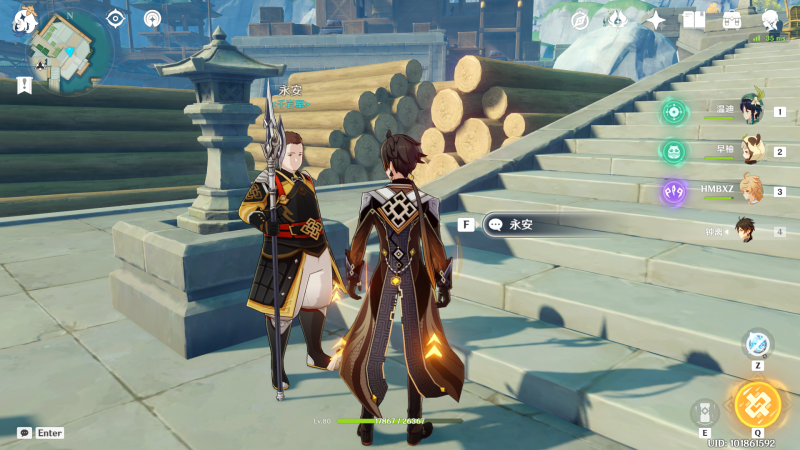Open the character profile silhouette icon
800x450 pixels.
tap(770, 20)
